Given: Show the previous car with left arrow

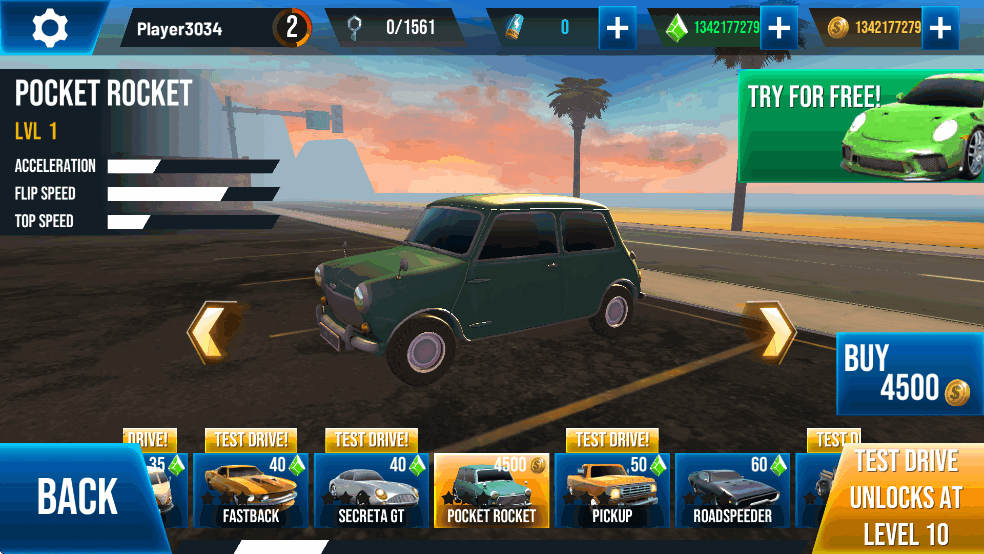Looking at the screenshot, I should tap(212, 331).
